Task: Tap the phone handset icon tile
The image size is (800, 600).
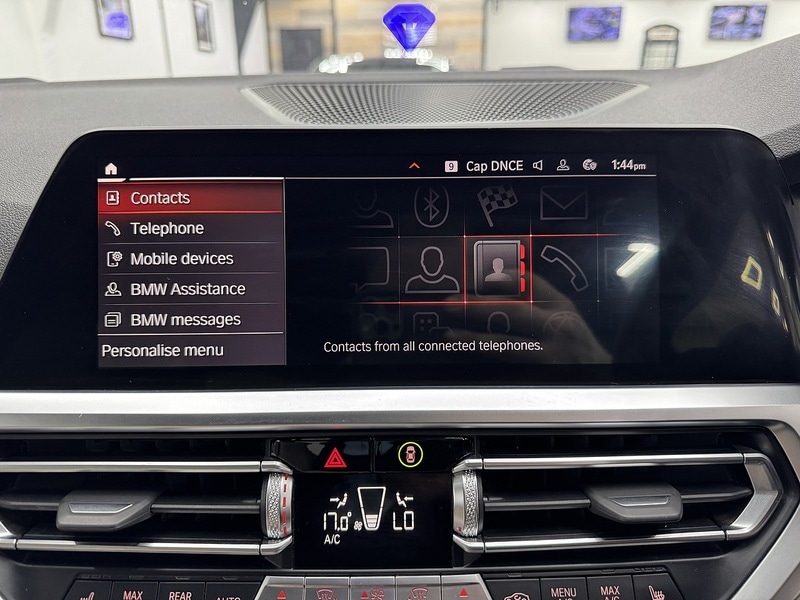Action: tap(564, 268)
